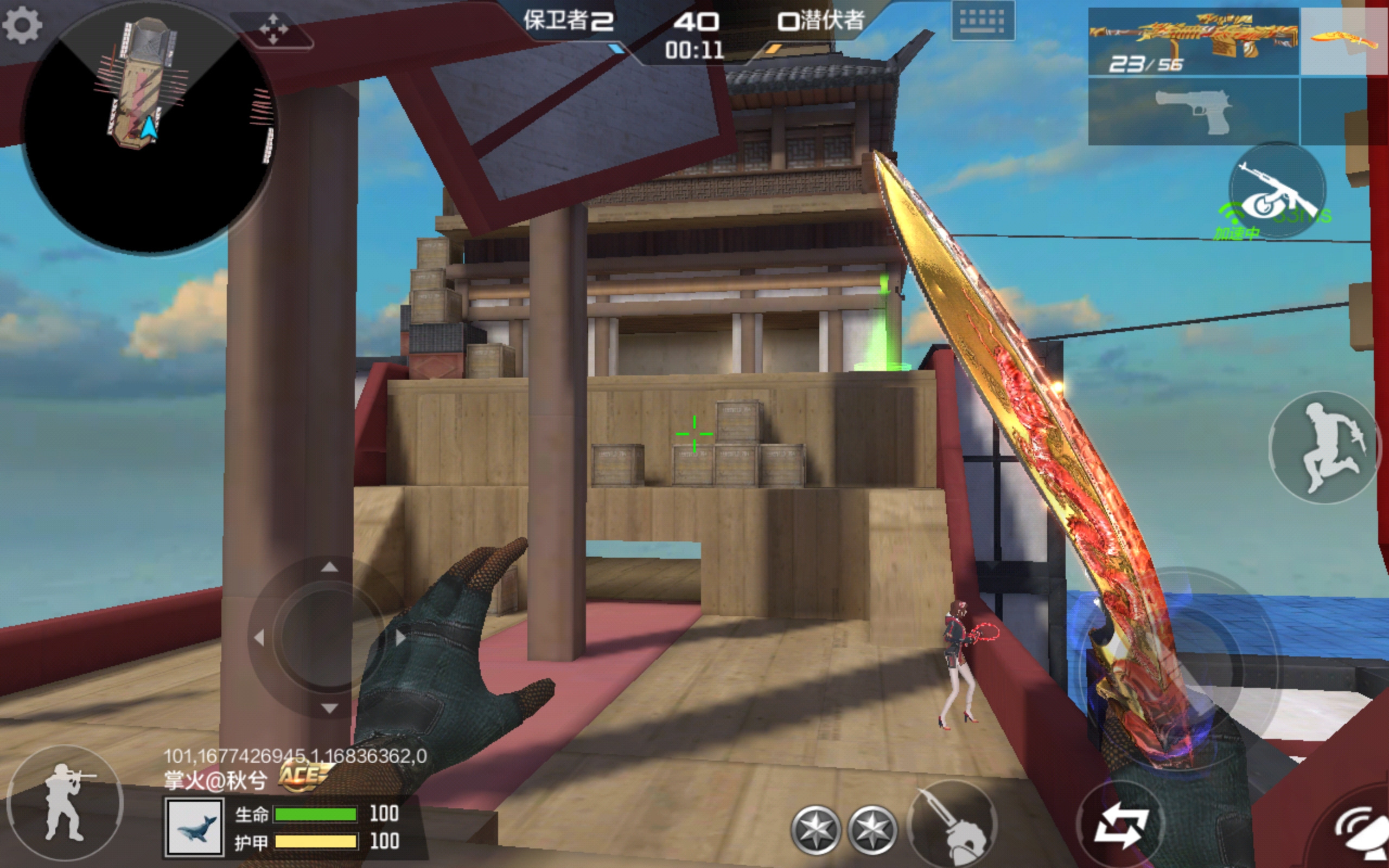Tap the virtual movement joystick
The width and height of the screenshot is (1389, 868).
coord(329,637)
